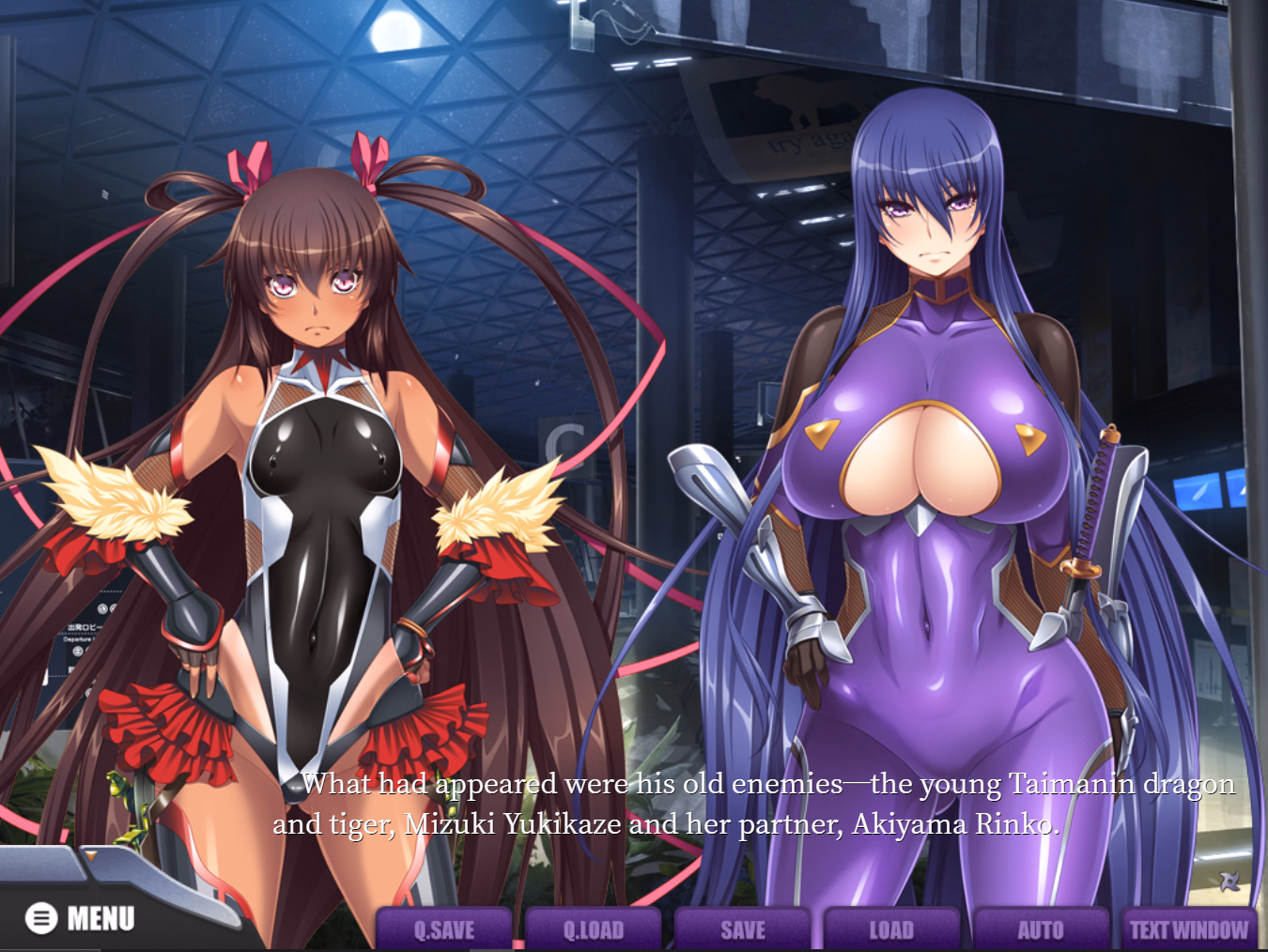Open the LOAD screen
Viewport: 1268px width, 952px height.
pyautogui.click(x=890, y=929)
